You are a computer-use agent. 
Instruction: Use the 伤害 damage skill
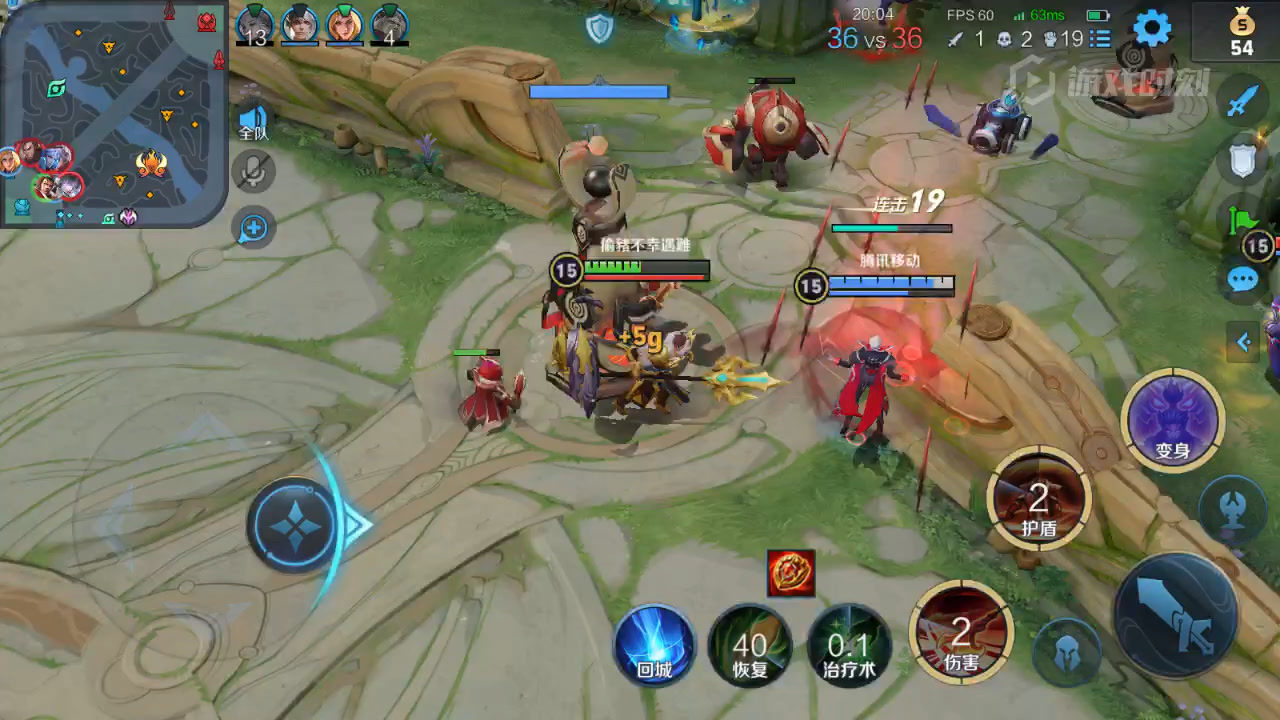961,633
